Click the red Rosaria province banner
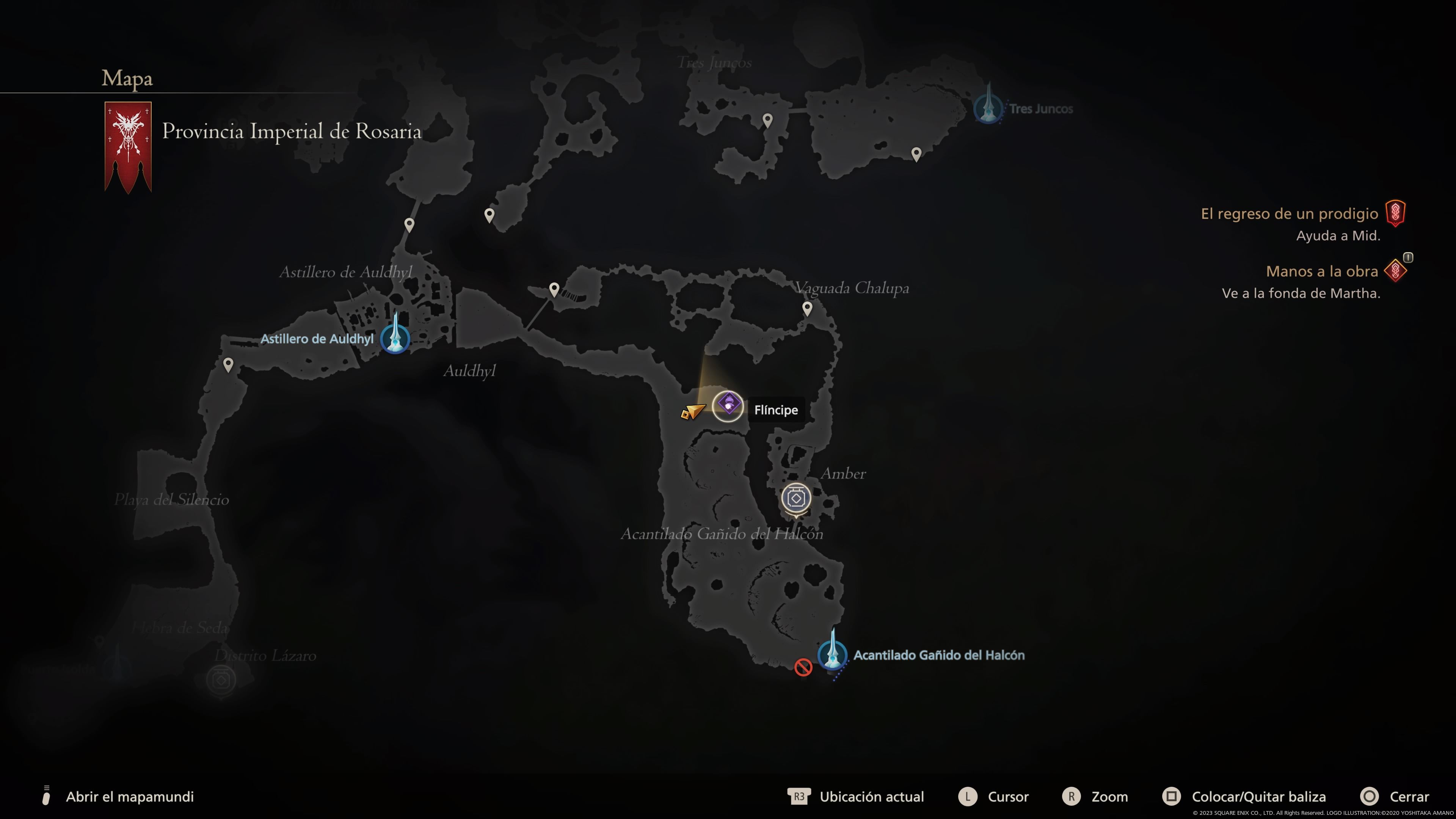Image resolution: width=1456 pixels, height=819 pixels. (128, 146)
